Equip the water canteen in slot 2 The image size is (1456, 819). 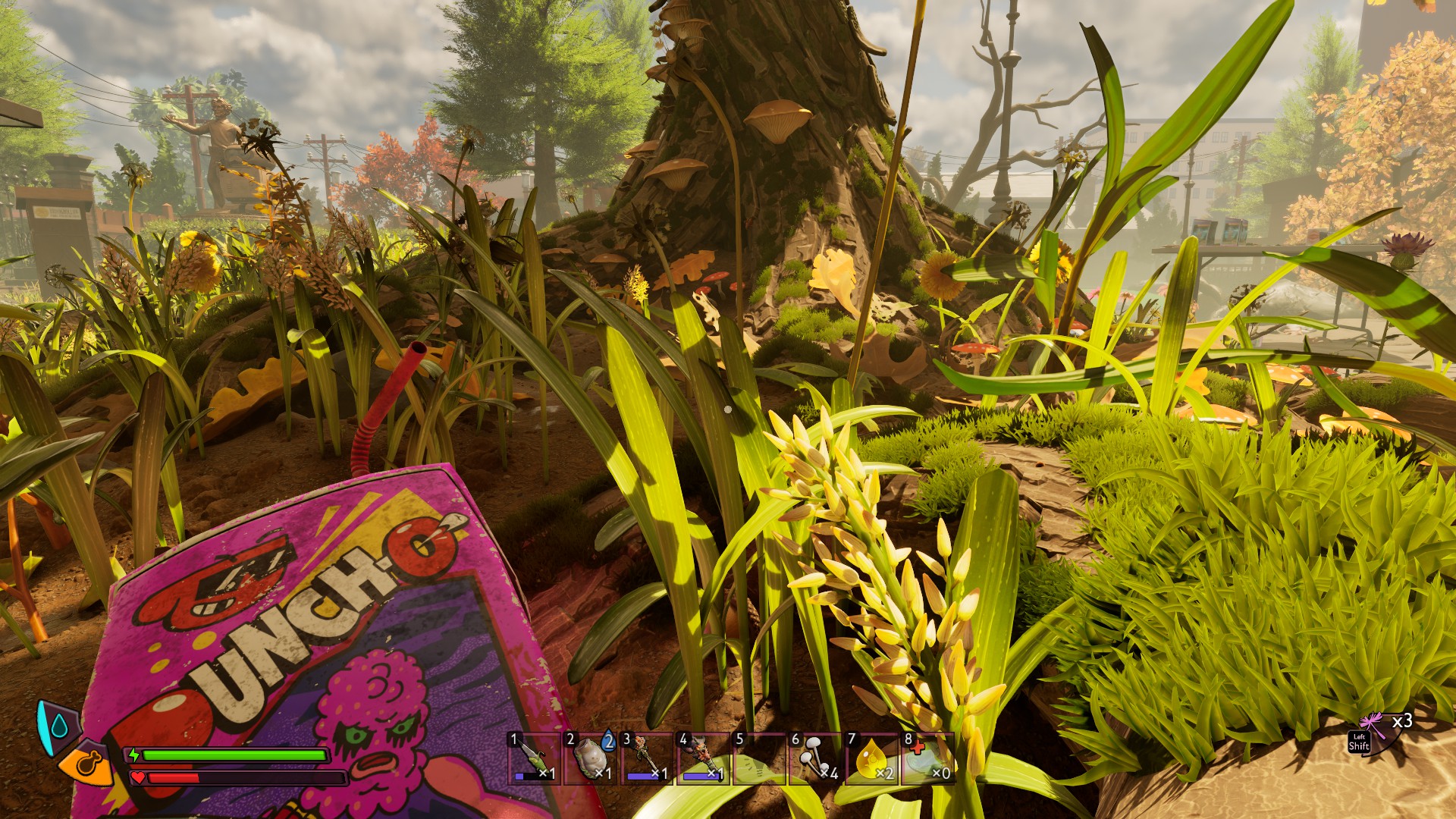click(x=591, y=758)
